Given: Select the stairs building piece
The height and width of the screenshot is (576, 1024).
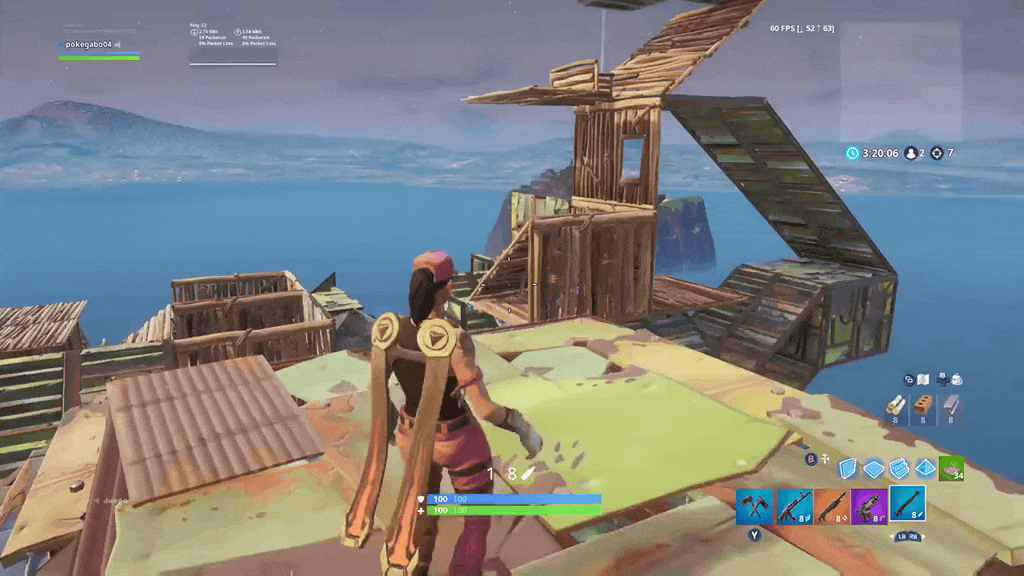Looking at the screenshot, I should click(x=899, y=467).
